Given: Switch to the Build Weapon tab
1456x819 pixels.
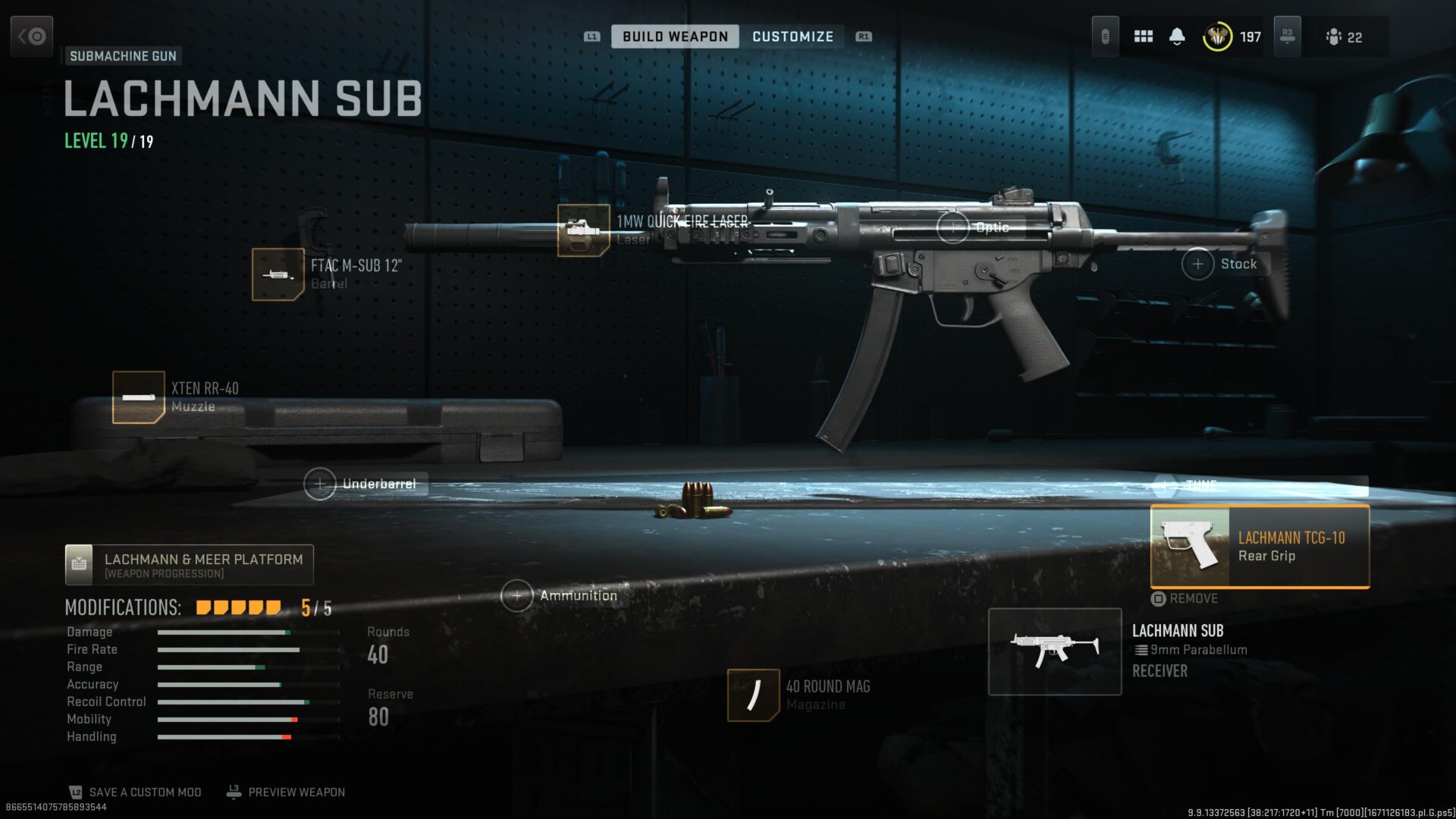Looking at the screenshot, I should [x=674, y=36].
